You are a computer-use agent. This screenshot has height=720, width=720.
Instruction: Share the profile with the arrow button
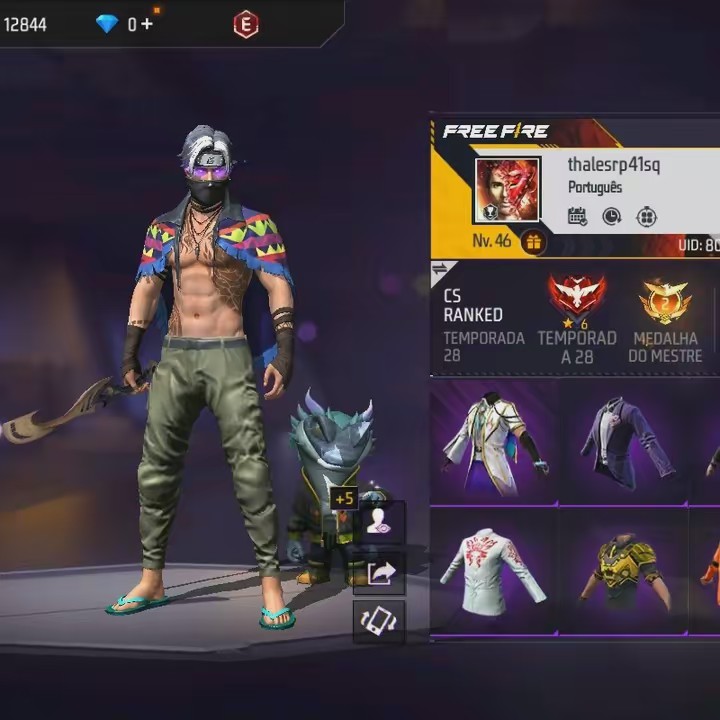pyautogui.click(x=380, y=573)
